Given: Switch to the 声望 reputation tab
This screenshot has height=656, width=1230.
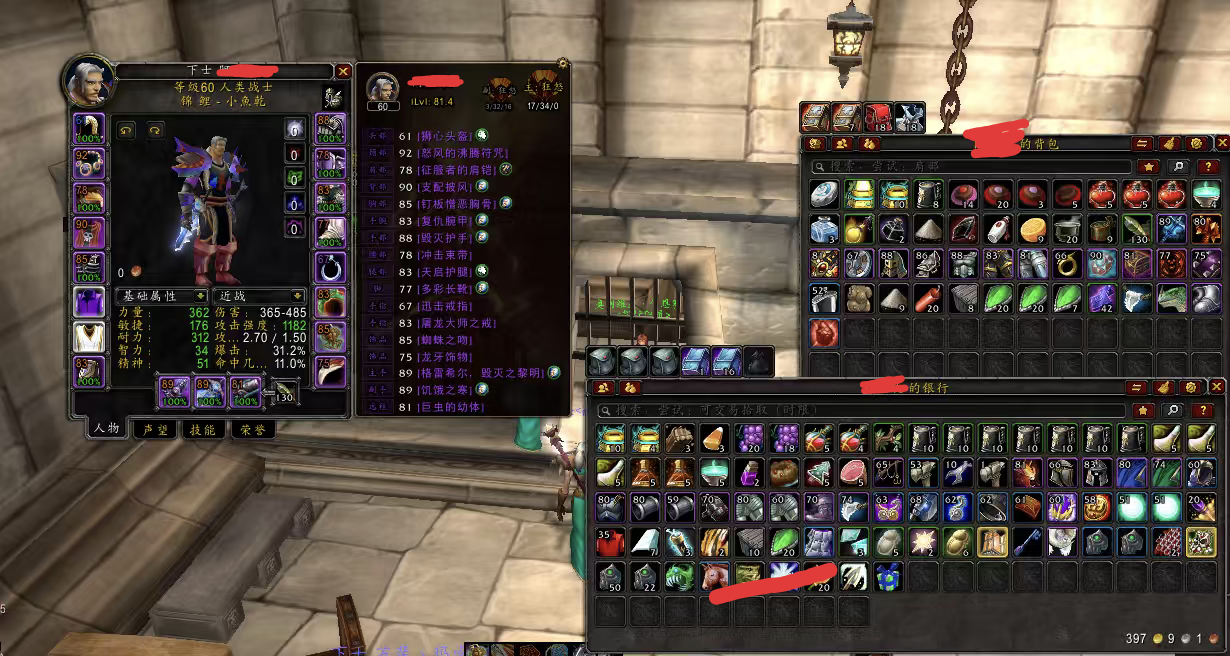Looking at the screenshot, I should point(155,429).
